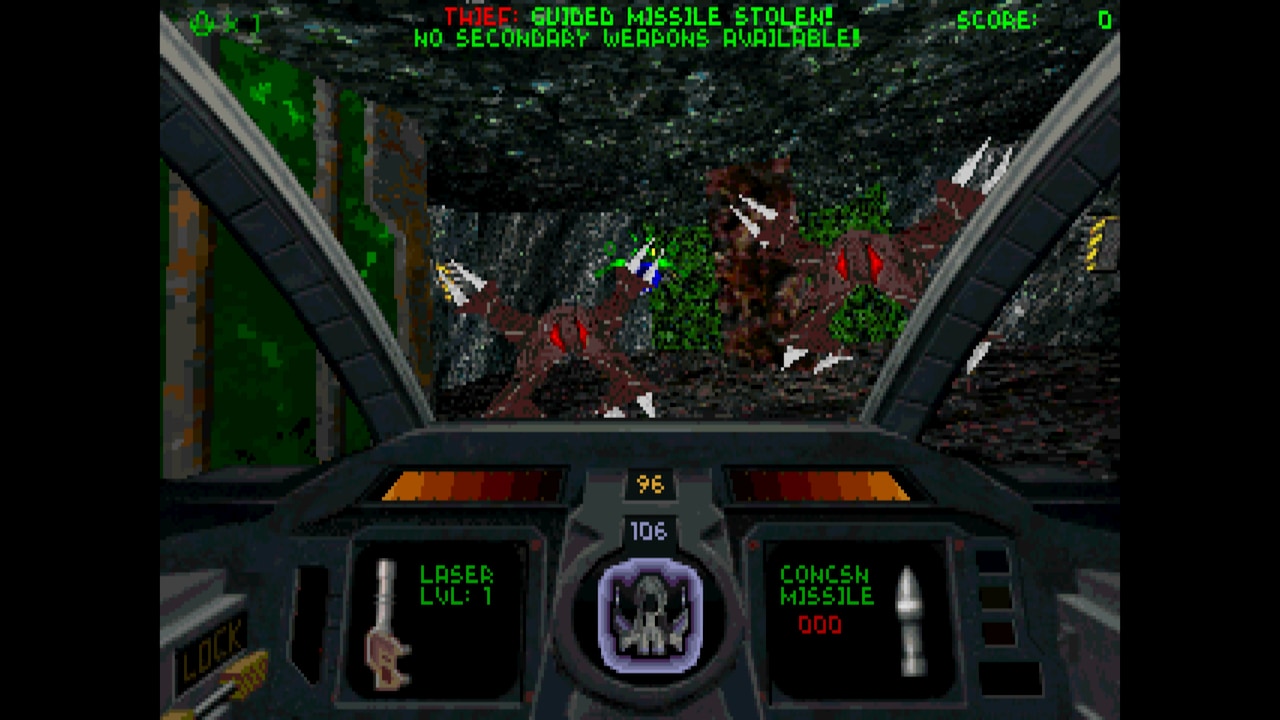Select the ship icon in the center gauge
Image resolution: width=1280 pixels, height=720 pixels.
pyautogui.click(x=648, y=612)
